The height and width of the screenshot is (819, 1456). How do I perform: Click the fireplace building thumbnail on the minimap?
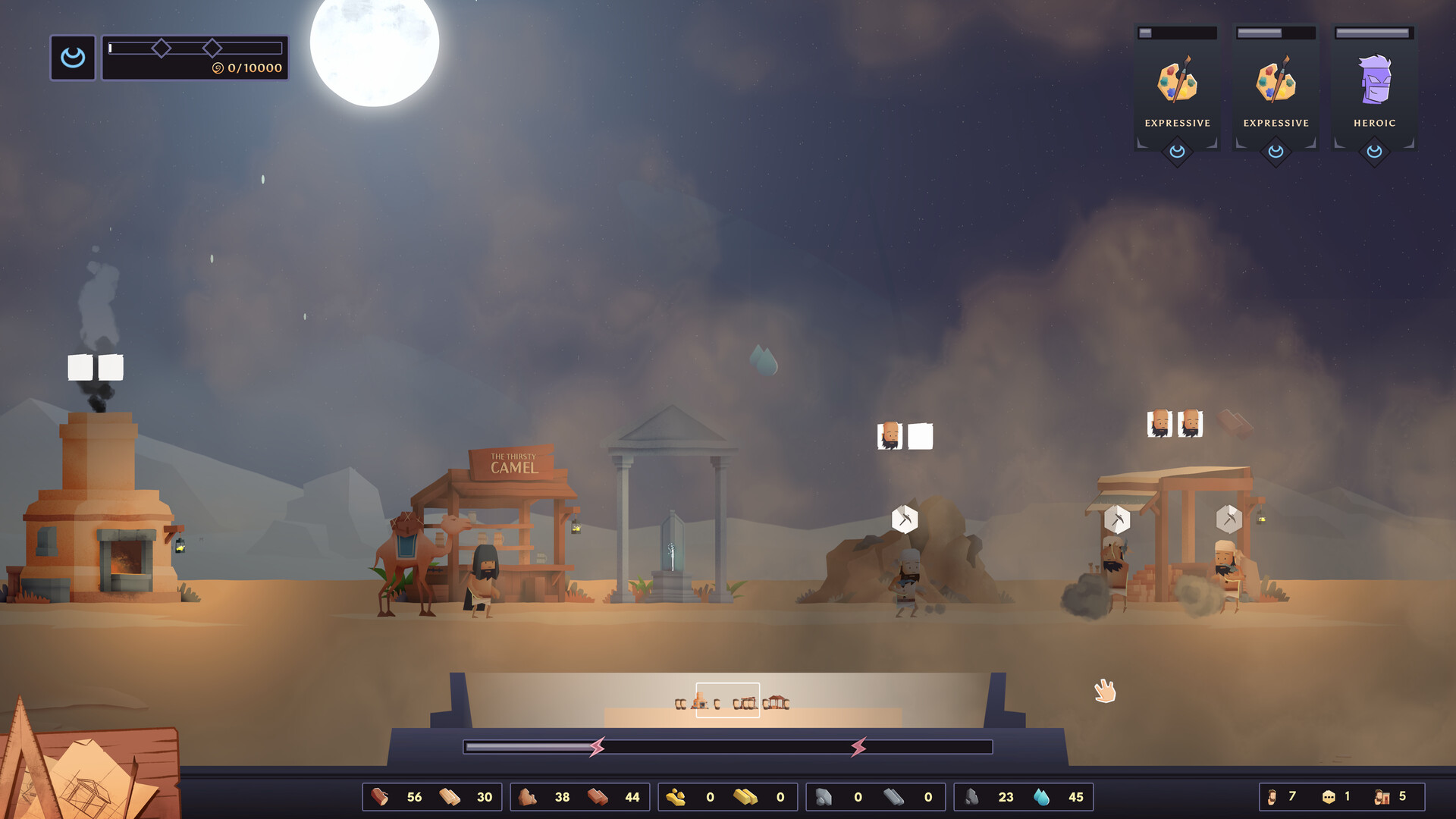pyautogui.click(x=699, y=701)
